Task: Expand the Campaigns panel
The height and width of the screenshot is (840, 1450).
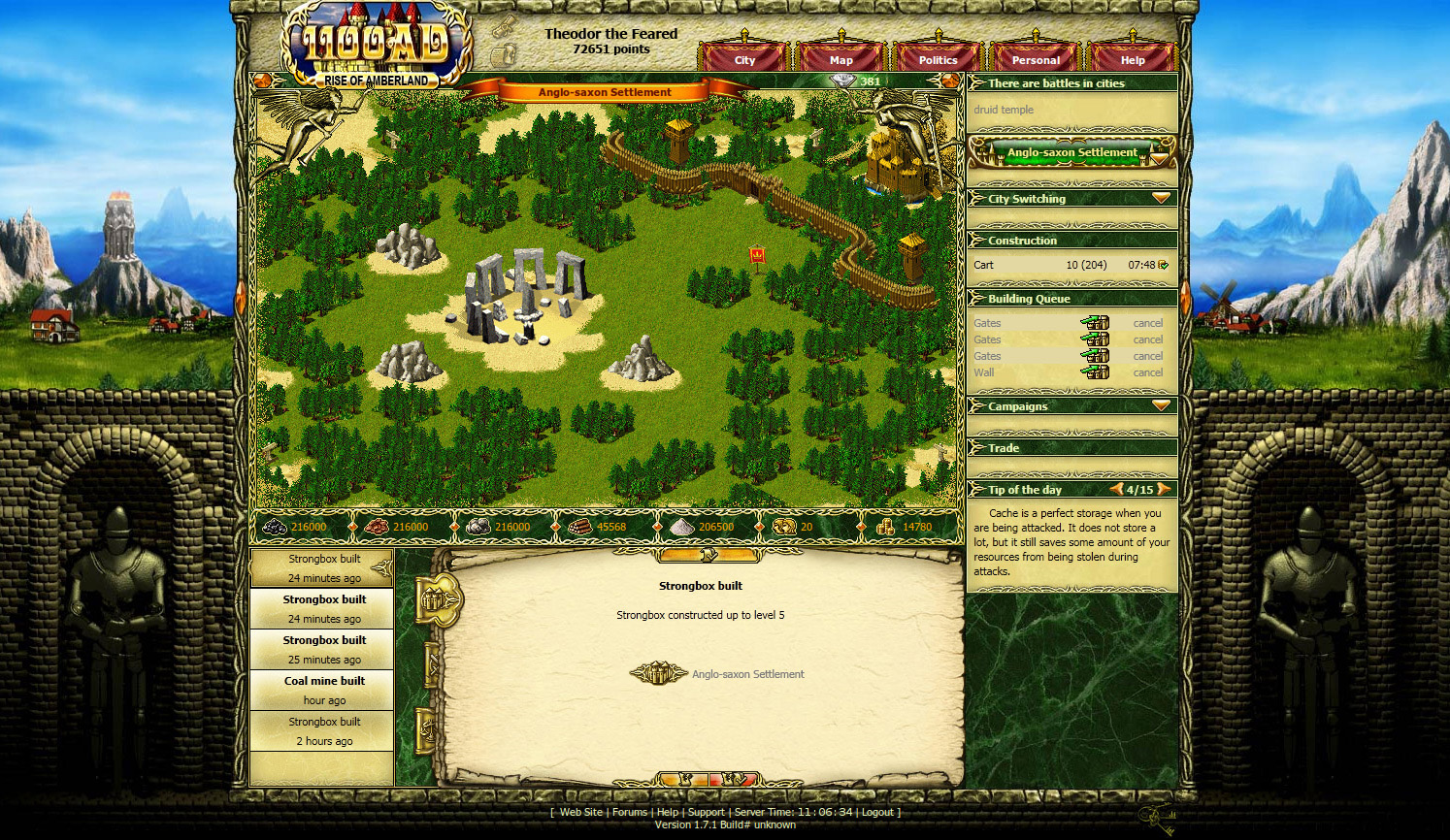Action: (x=1161, y=405)
